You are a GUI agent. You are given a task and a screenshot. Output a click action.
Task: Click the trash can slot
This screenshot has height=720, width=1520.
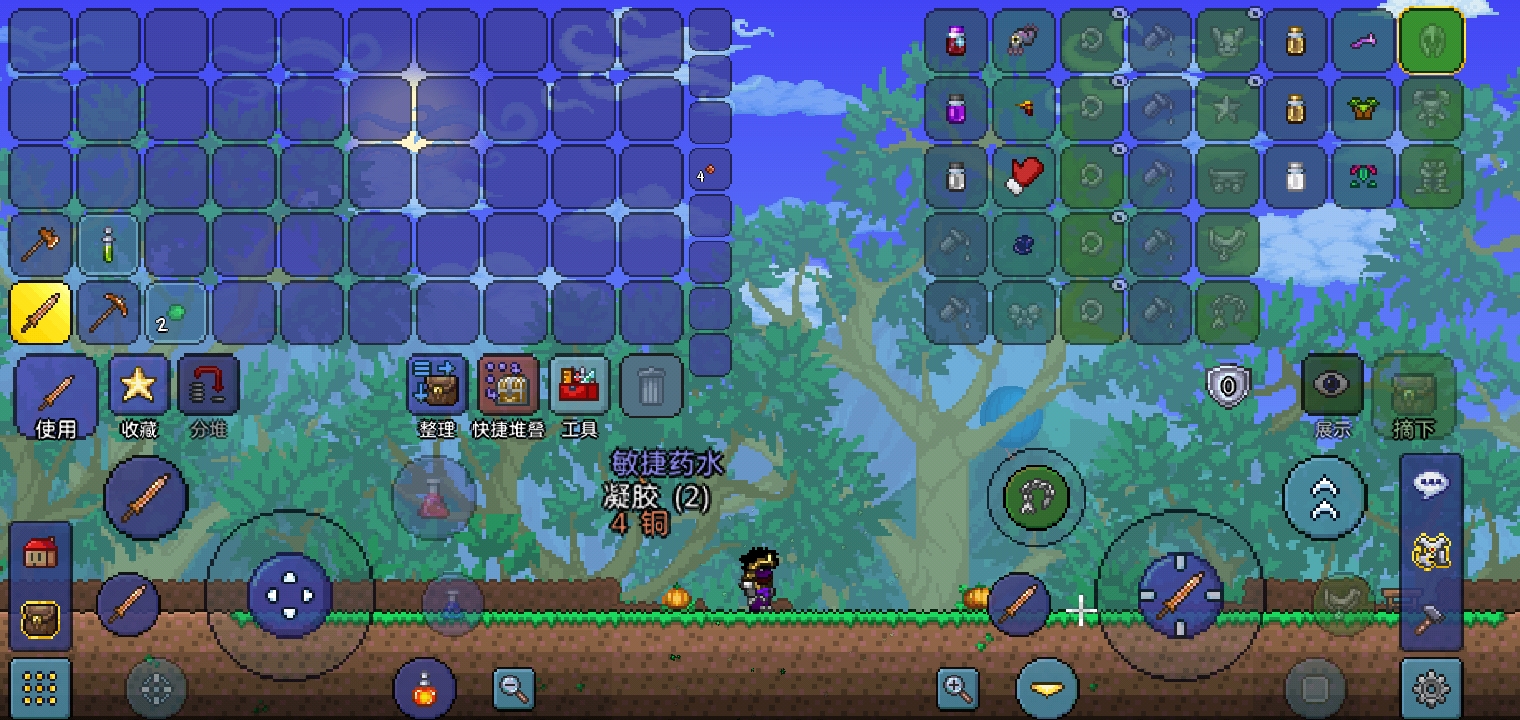point(651,387)
